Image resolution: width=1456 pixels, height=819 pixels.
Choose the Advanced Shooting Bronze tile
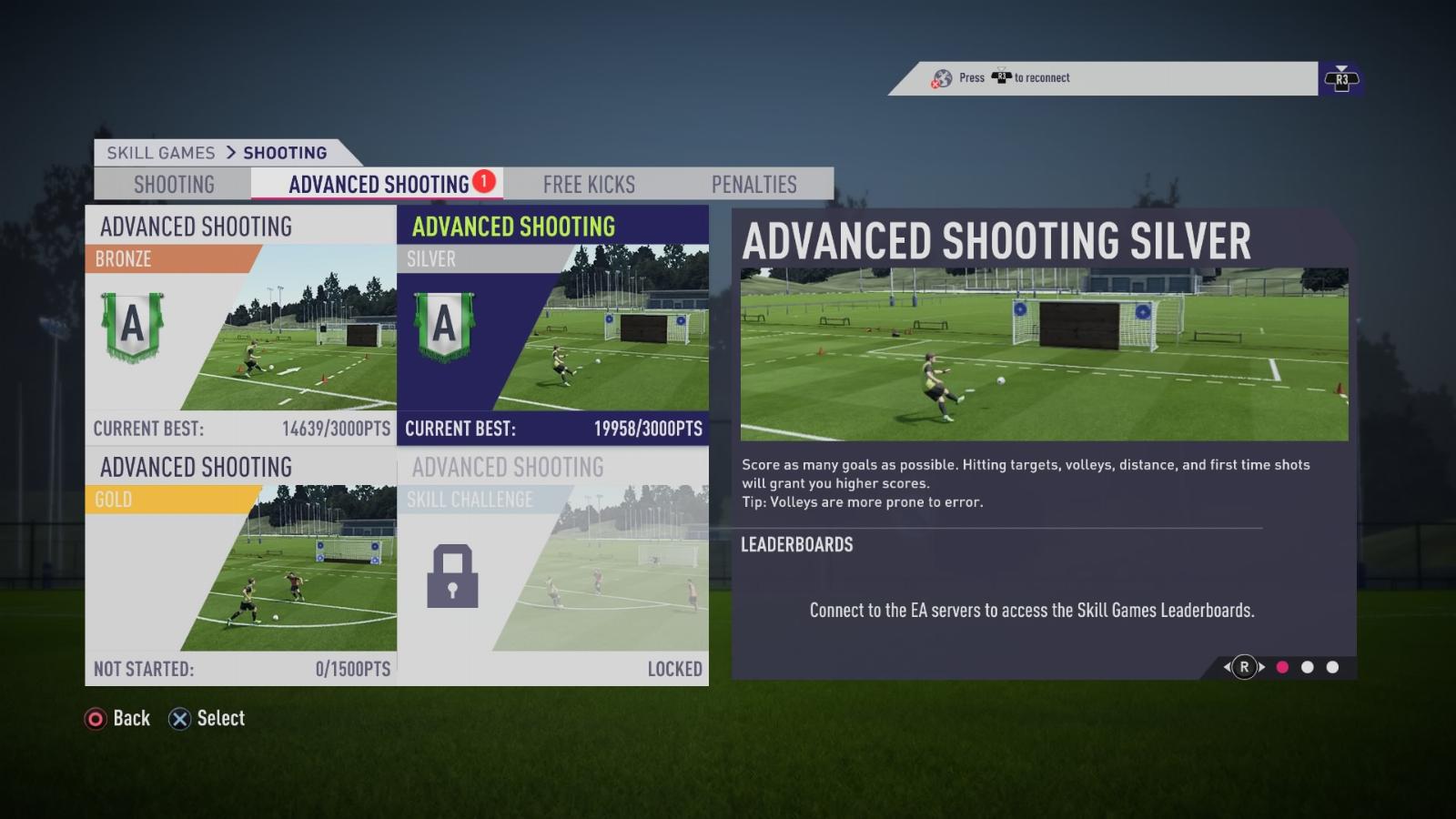(x=241, y=325)
